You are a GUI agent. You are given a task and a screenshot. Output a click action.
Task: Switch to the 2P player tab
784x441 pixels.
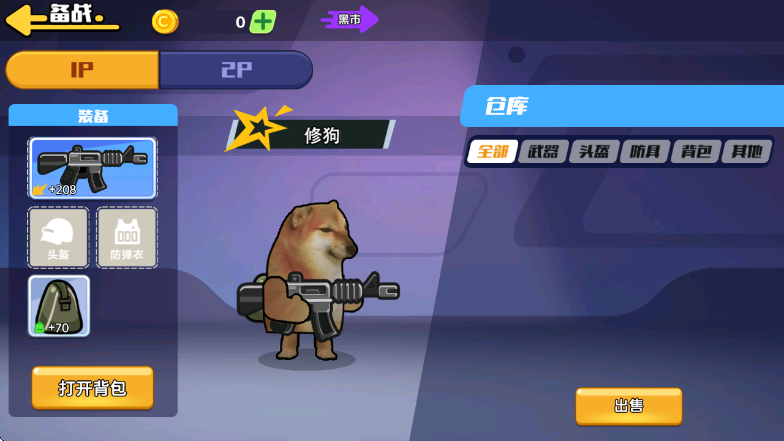(236, 70)
